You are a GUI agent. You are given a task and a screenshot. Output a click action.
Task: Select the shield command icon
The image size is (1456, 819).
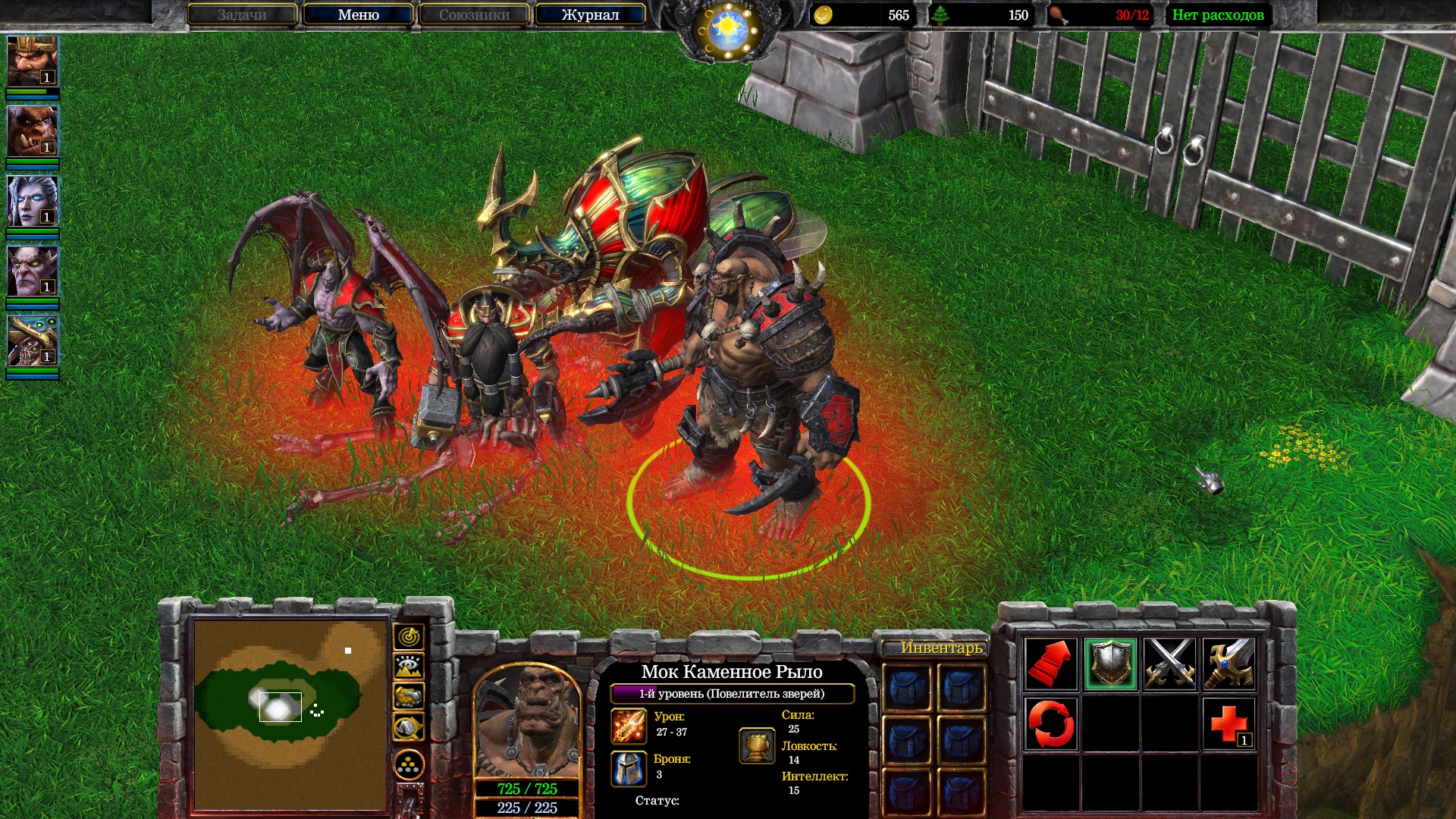(1110, 664)
